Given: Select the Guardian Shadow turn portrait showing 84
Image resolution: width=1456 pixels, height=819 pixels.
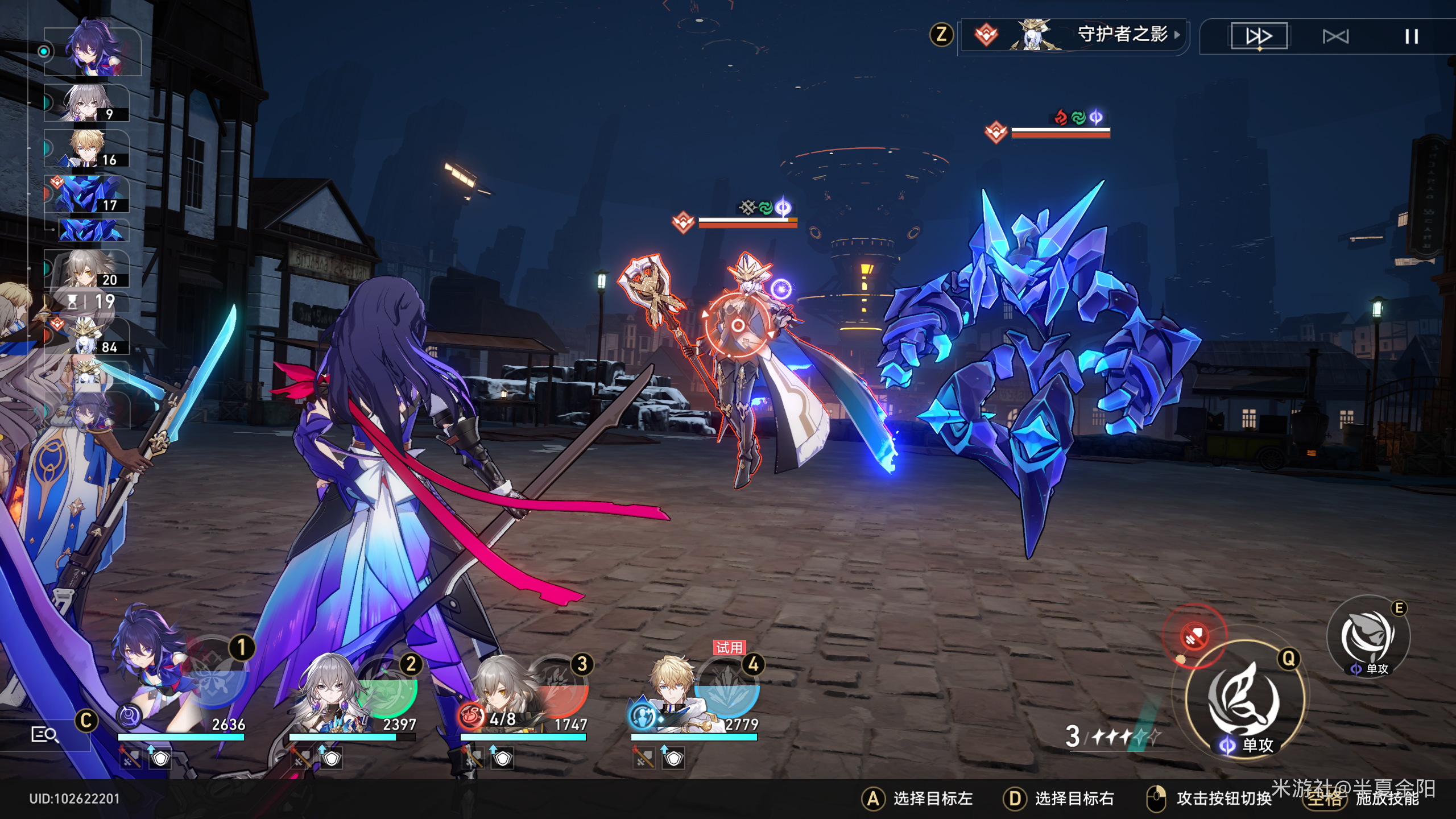Looking at the screenshot, I should tap(87, 336).
